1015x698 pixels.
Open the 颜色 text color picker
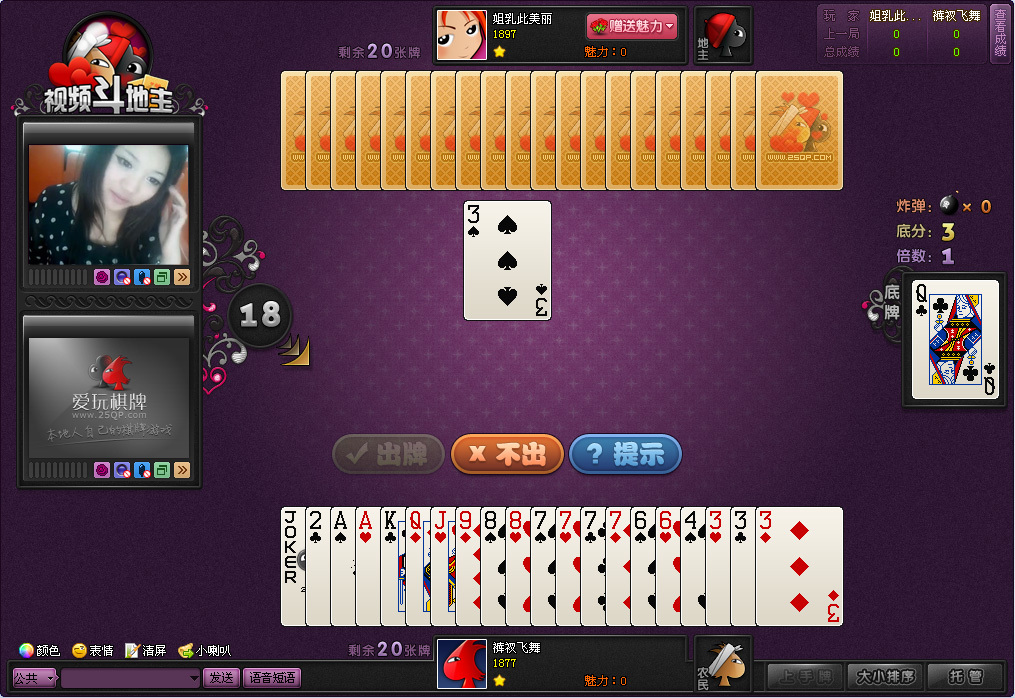[40, 650]
